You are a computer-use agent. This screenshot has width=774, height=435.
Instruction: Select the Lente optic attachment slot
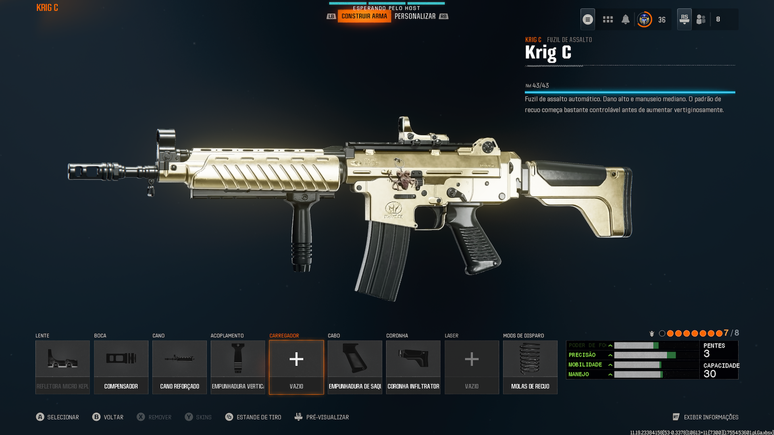(62, 366)
